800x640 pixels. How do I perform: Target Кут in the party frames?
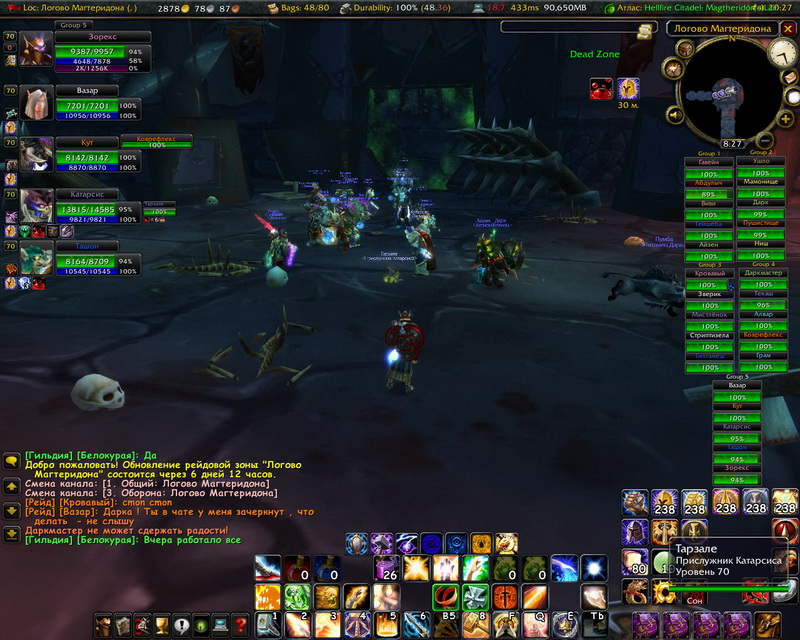pyautogui.click(x=37, y=154)
